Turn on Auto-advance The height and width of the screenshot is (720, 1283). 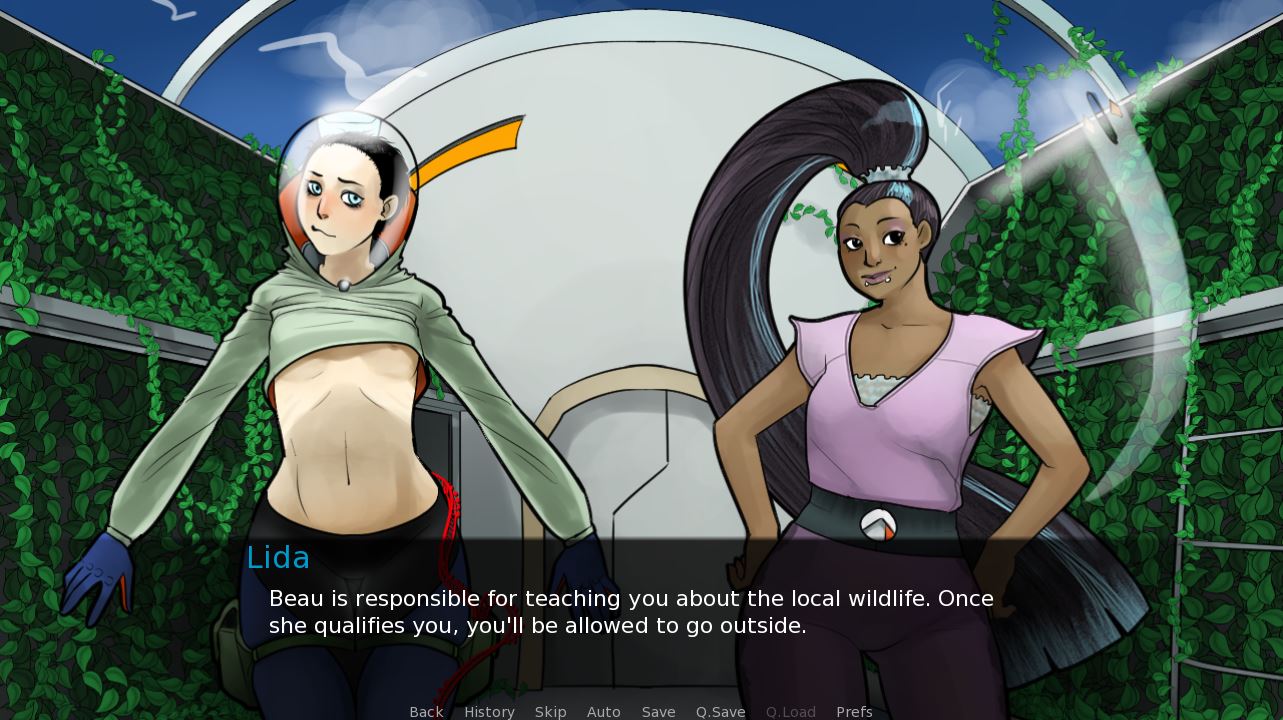603,711
